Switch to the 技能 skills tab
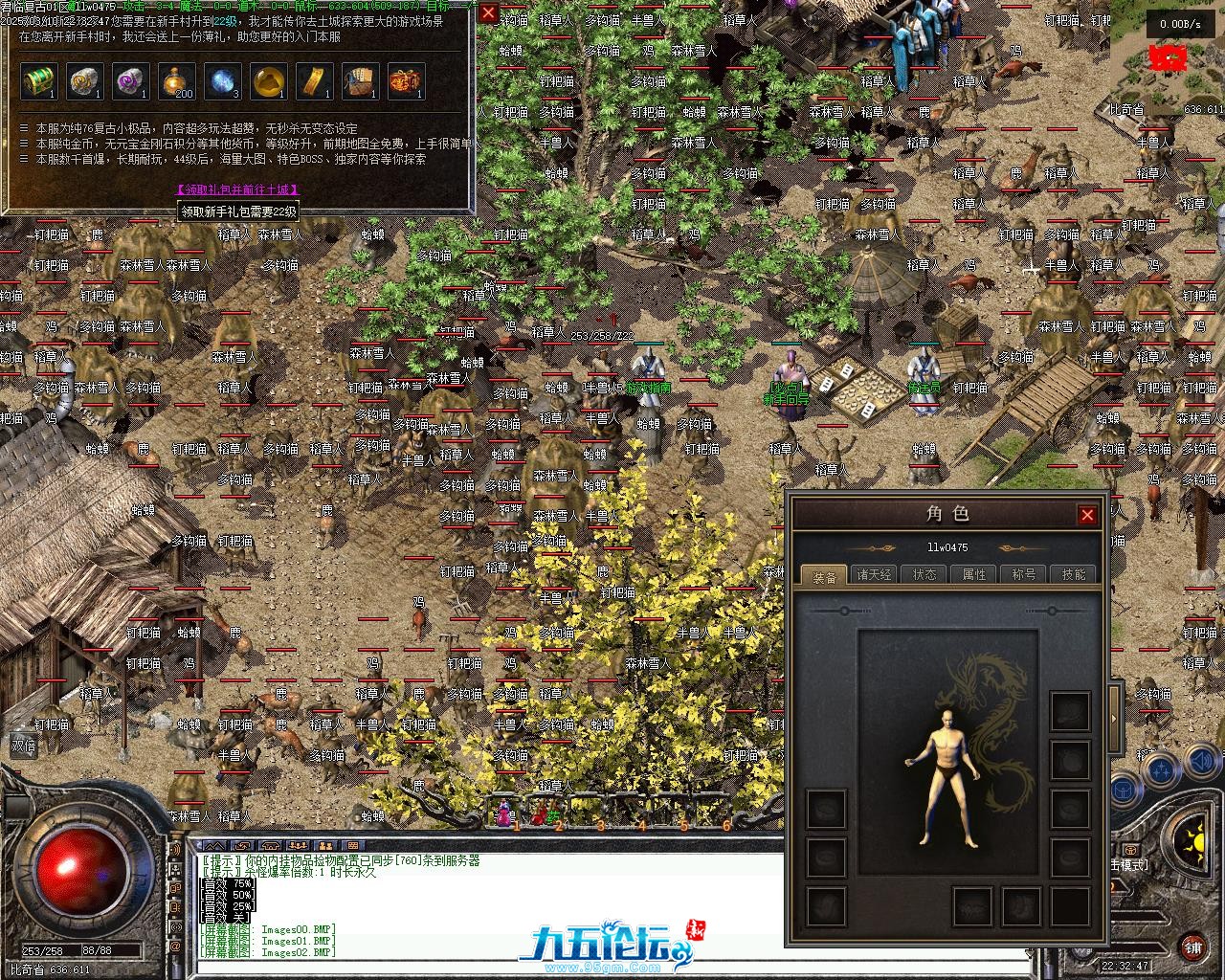This screenshot has width=1225, height=980. point(1074,574)
